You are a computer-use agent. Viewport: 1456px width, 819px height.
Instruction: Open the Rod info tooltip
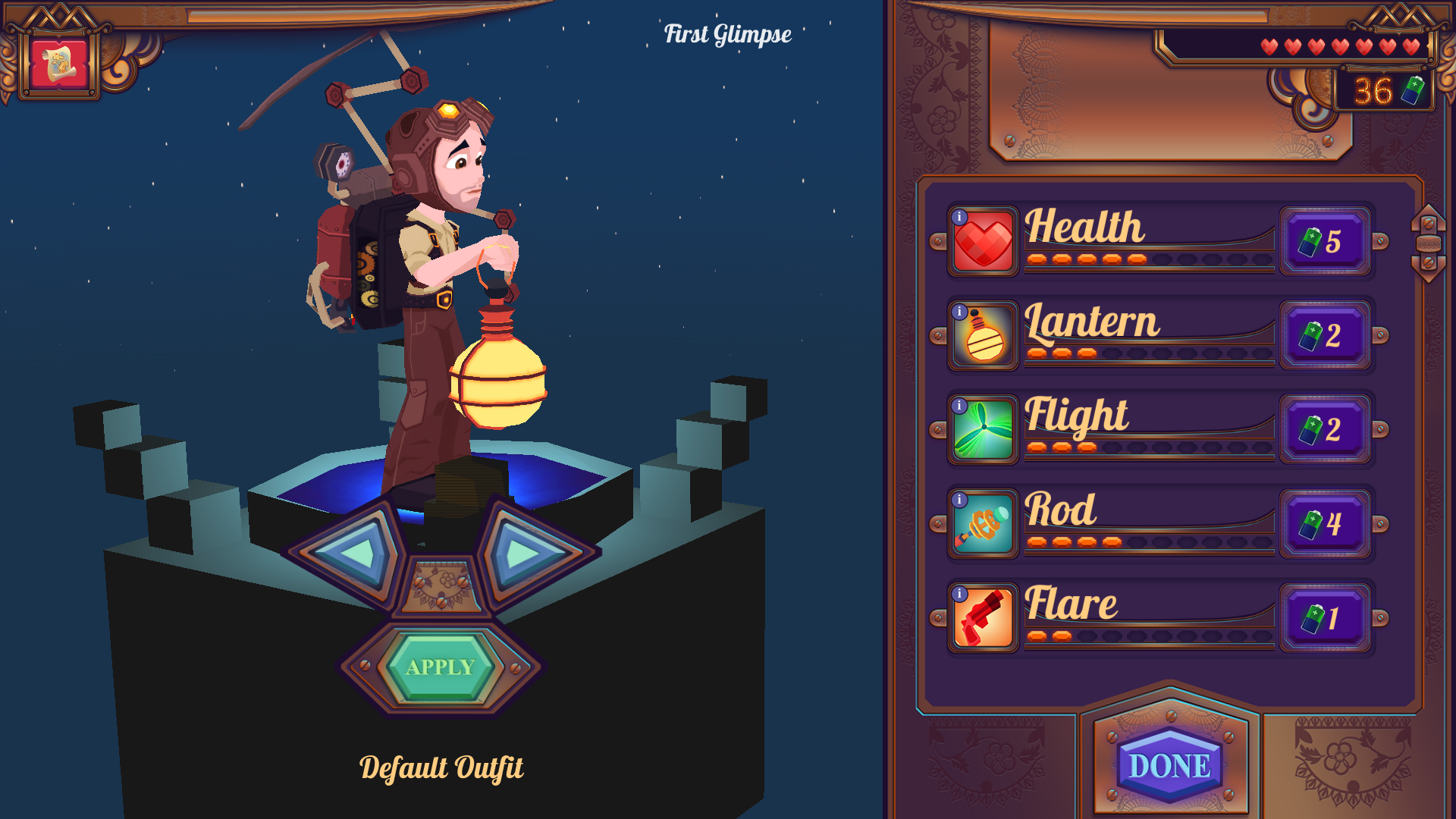960,500
